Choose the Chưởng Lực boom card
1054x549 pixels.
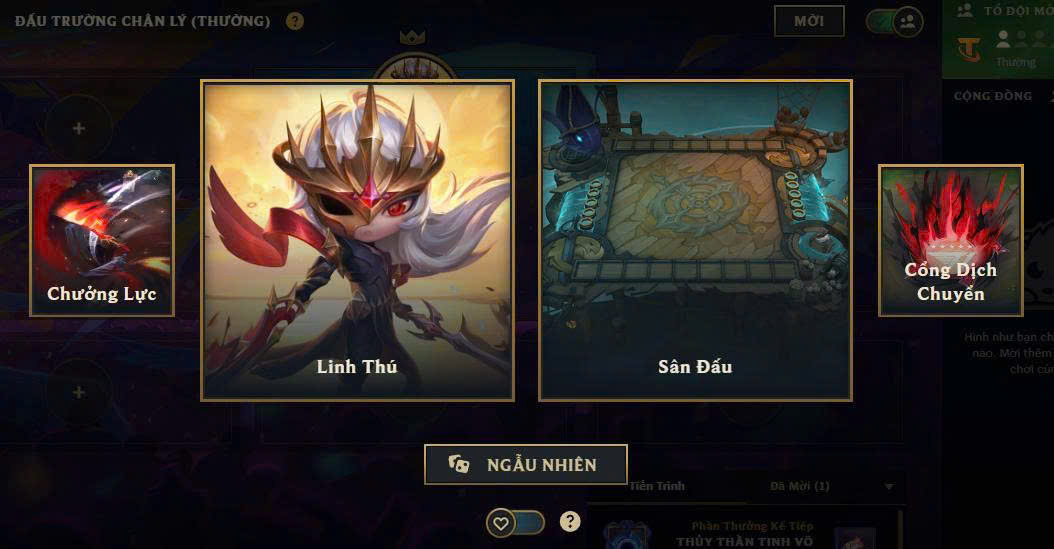click(x=102, y=240)
